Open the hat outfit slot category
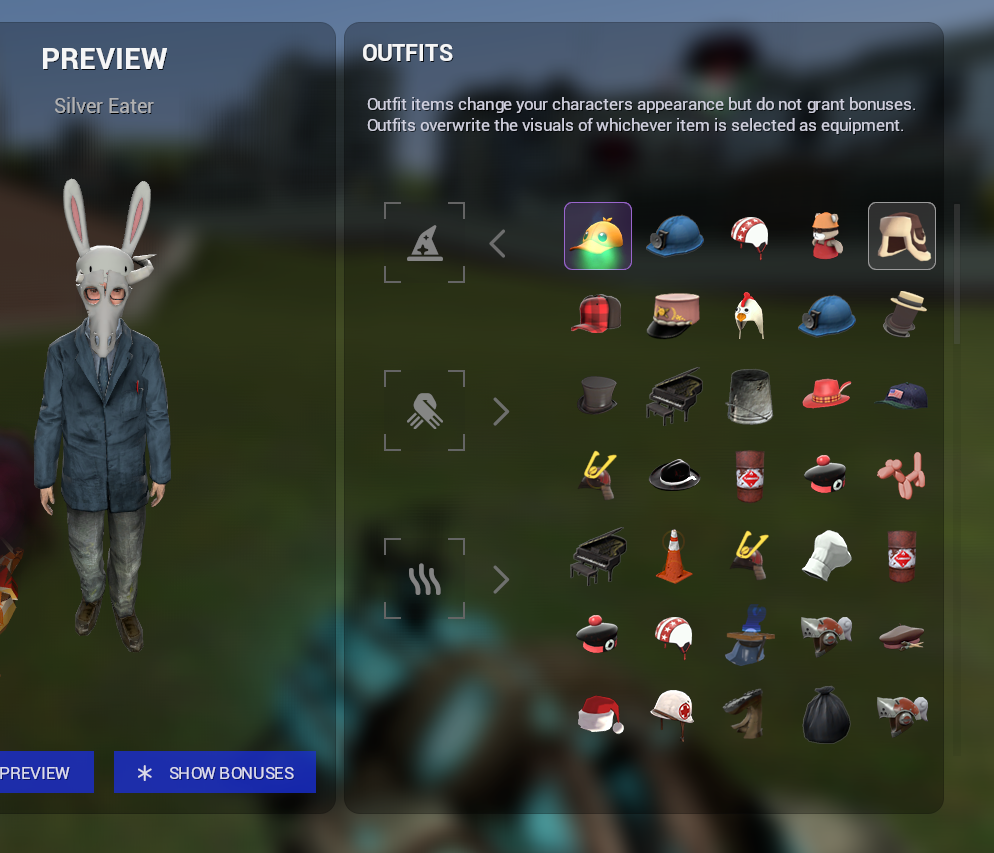This screenshot has height=853, width=994. [425, 243]
